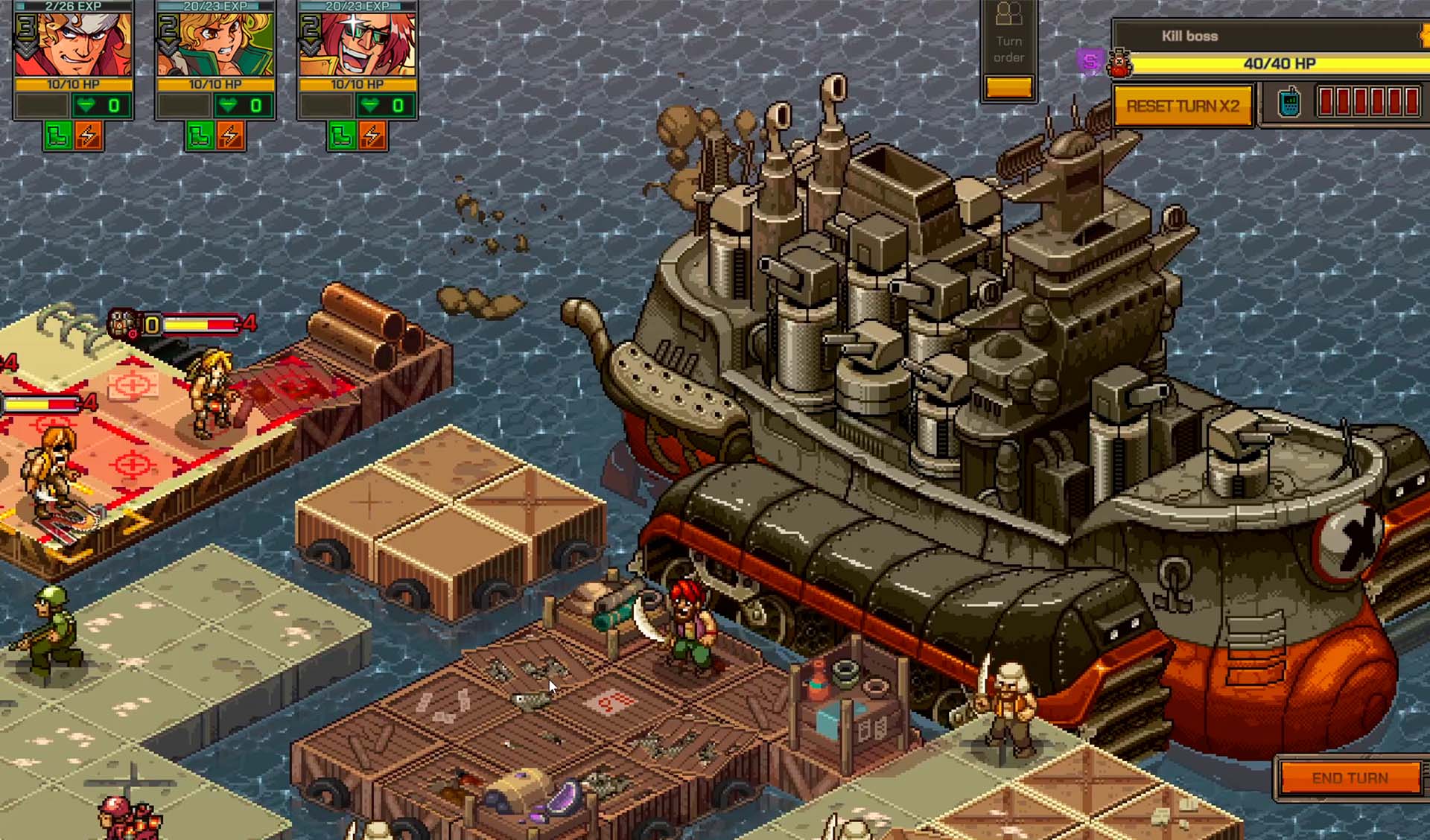
Task: Use the RESET TURN X2 button
Action: (1183, 106)
